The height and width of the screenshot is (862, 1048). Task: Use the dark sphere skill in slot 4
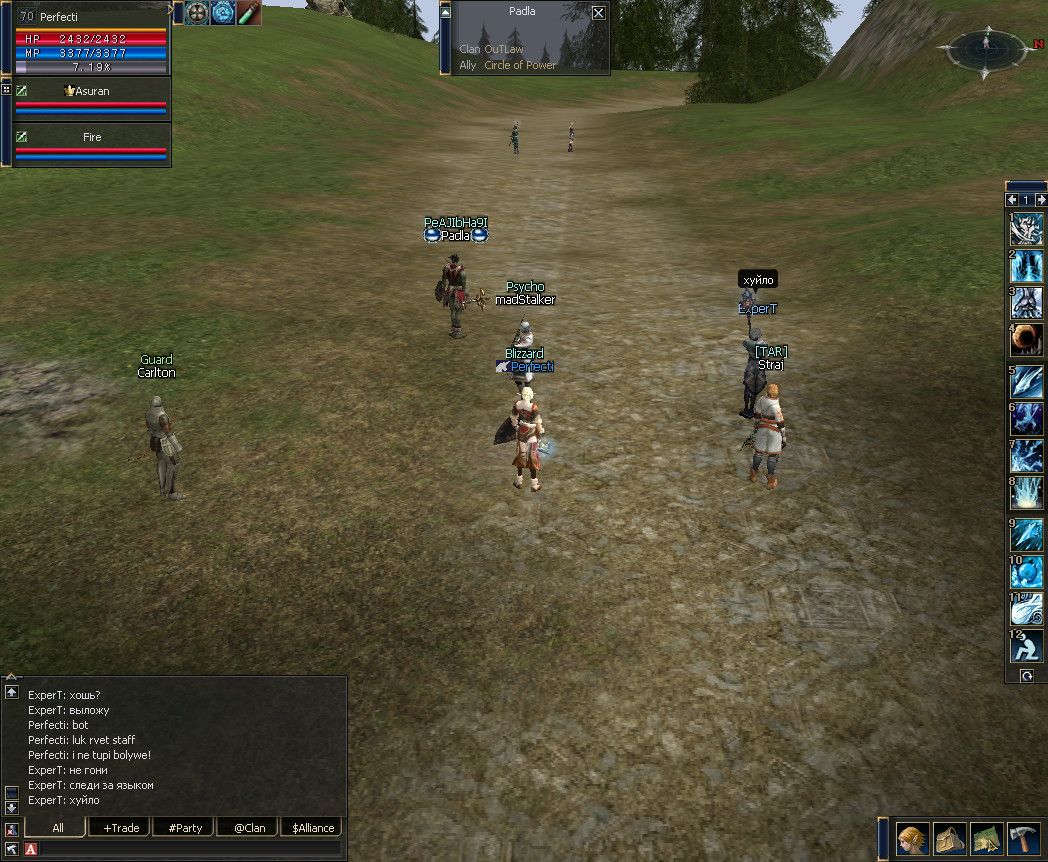(x=1027, y=340)
